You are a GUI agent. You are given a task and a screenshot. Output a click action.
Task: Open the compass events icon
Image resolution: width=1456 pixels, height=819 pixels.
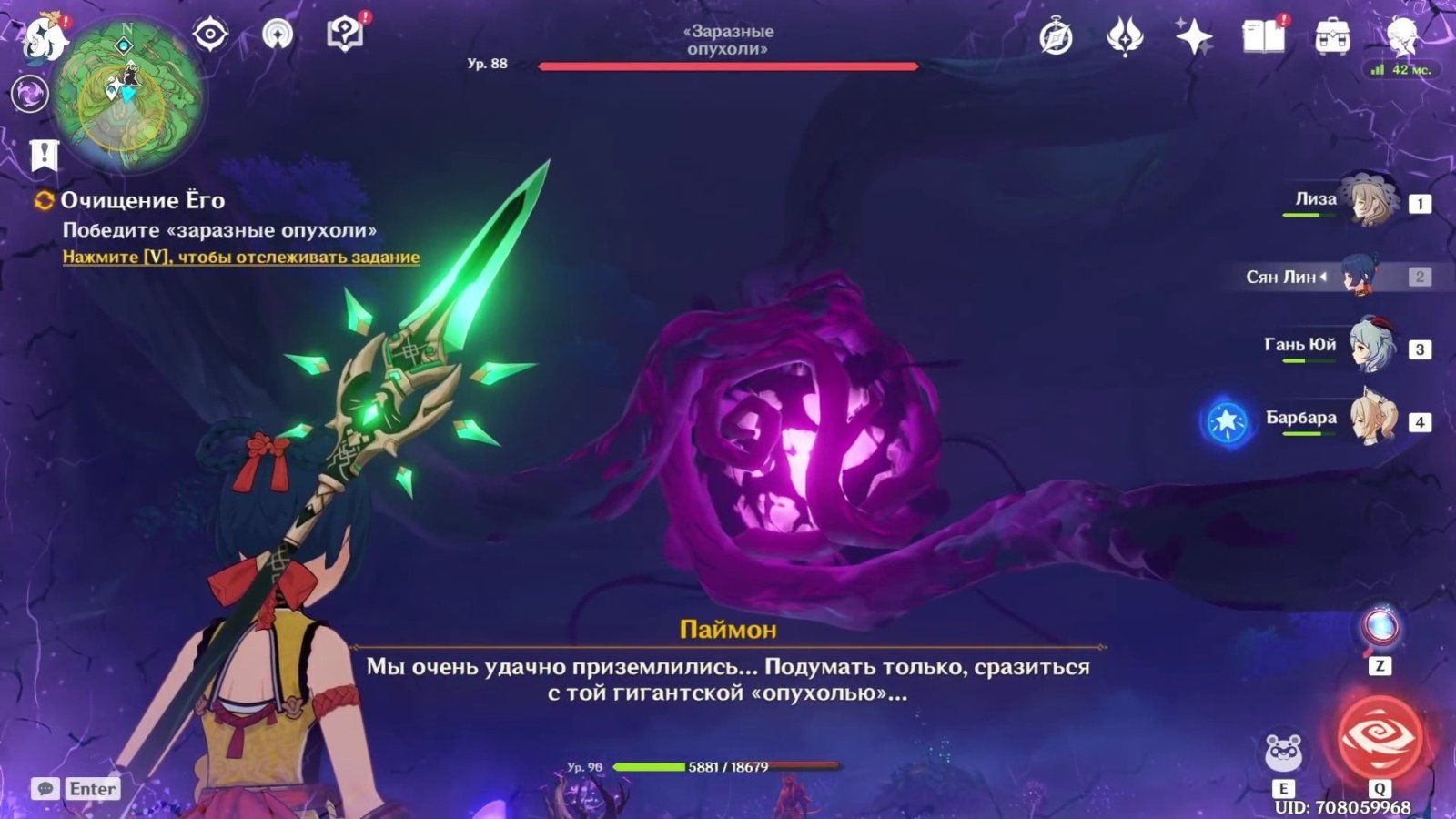(x=1056, y=37)
